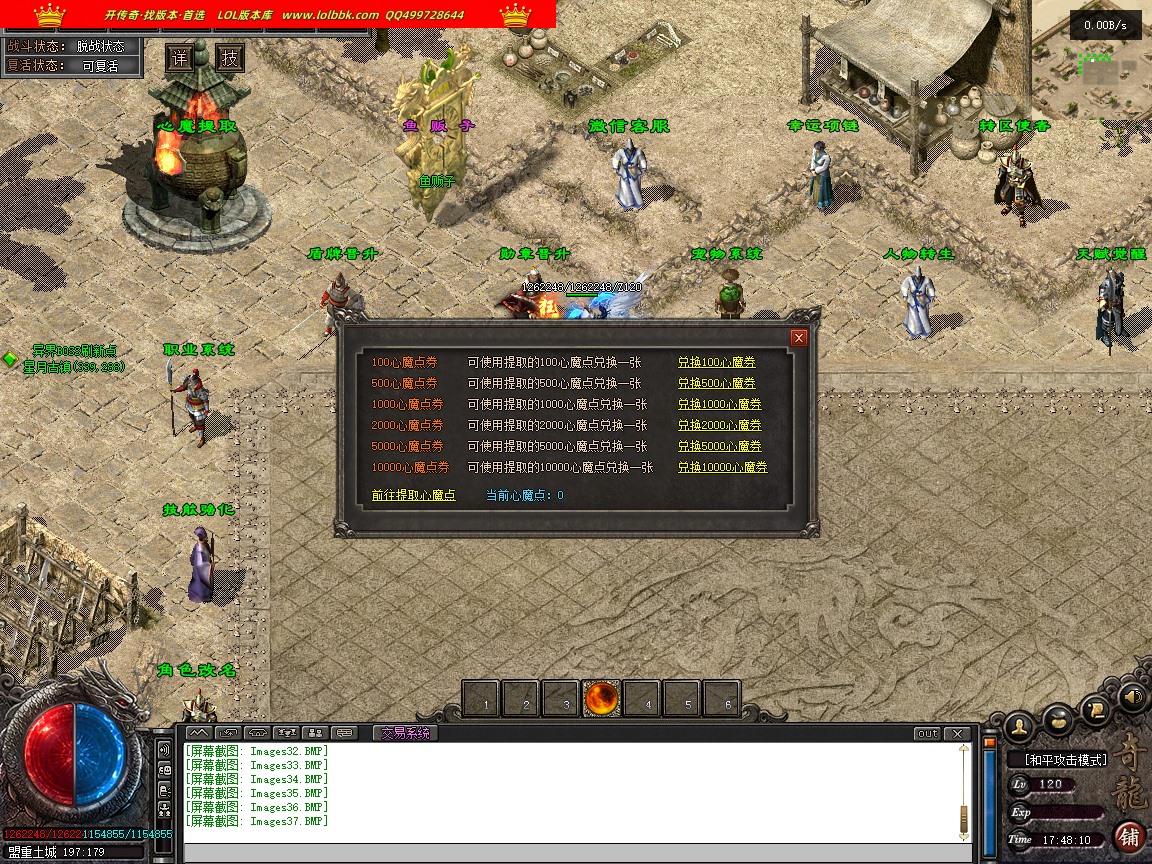Screen dimensions: 1152x864
Task: Close the chat panel with its X
Action: [957, 733]
